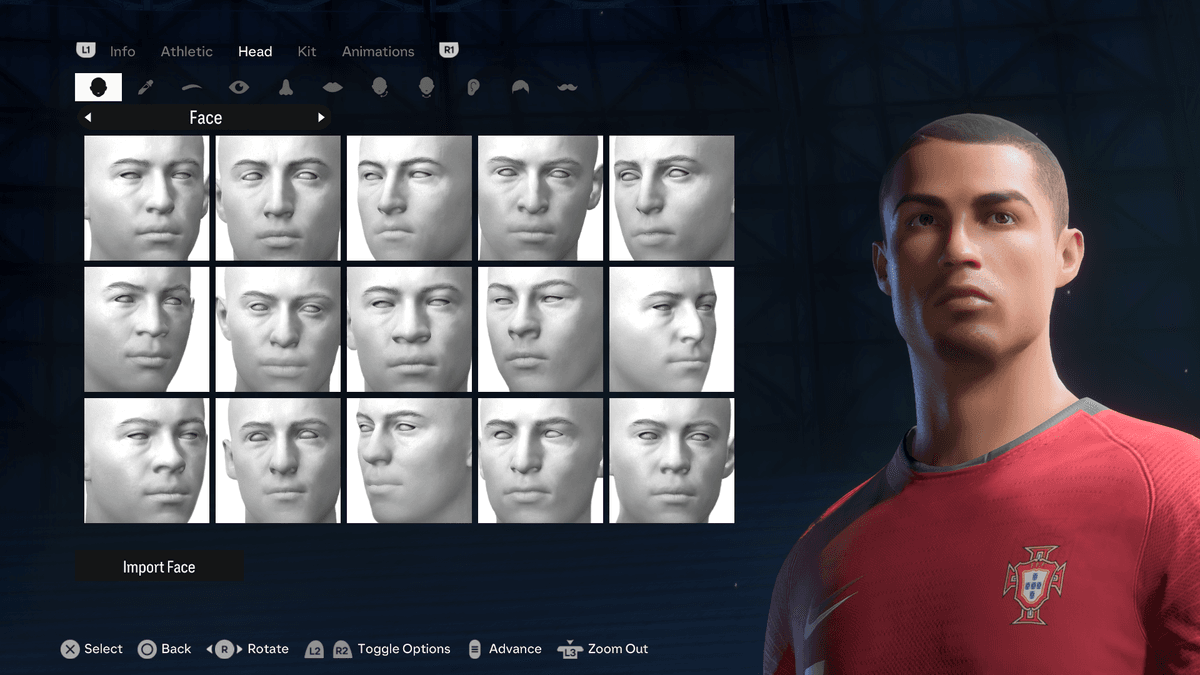This screenshot has width=1200, height=675.
Task: Choose the hairstyle category icon
Action: 521,87
